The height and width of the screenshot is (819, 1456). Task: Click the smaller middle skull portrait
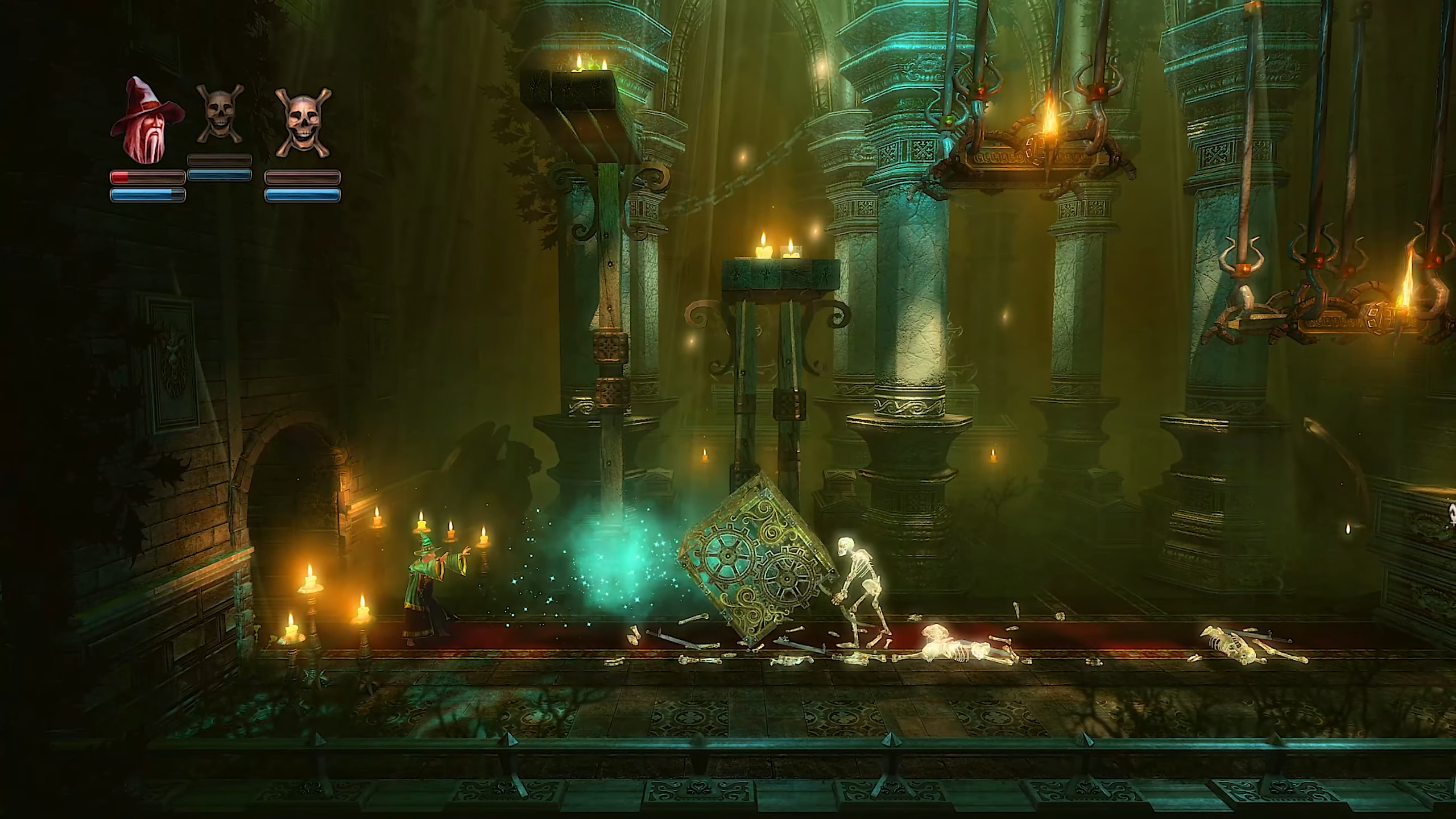220,115
